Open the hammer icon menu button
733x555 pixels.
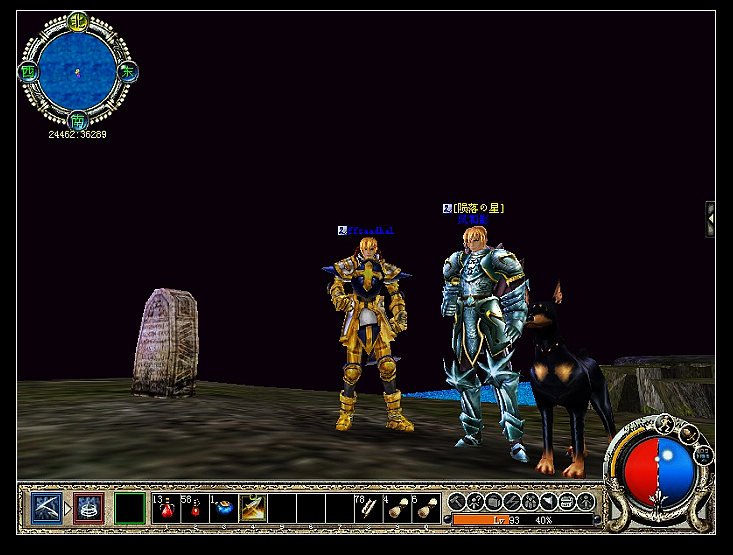[x=457, y=500]
